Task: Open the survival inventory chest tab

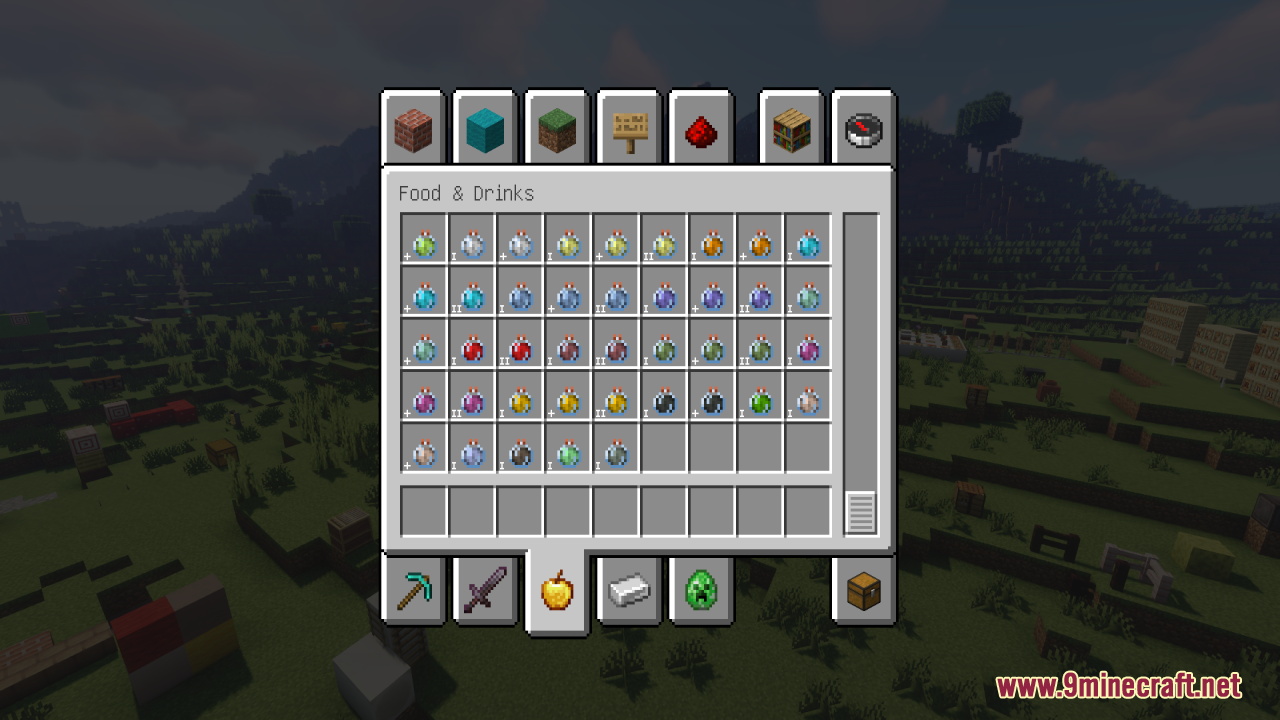Action: pyautogui.click(x=862, y=592)
